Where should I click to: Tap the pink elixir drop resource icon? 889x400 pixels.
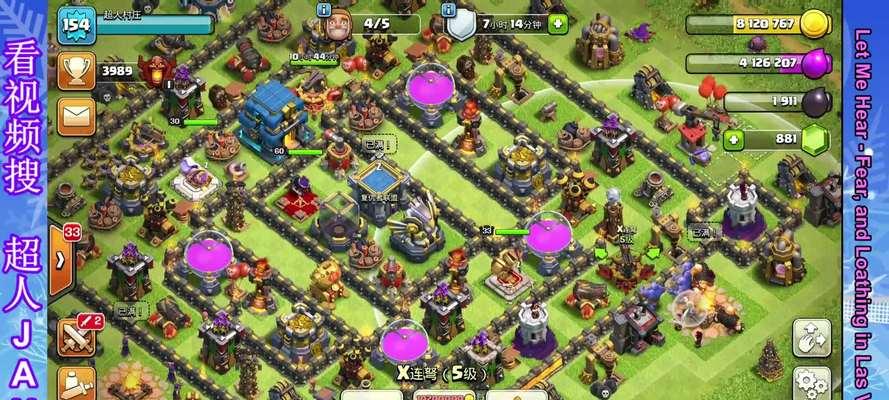(817, 62)
